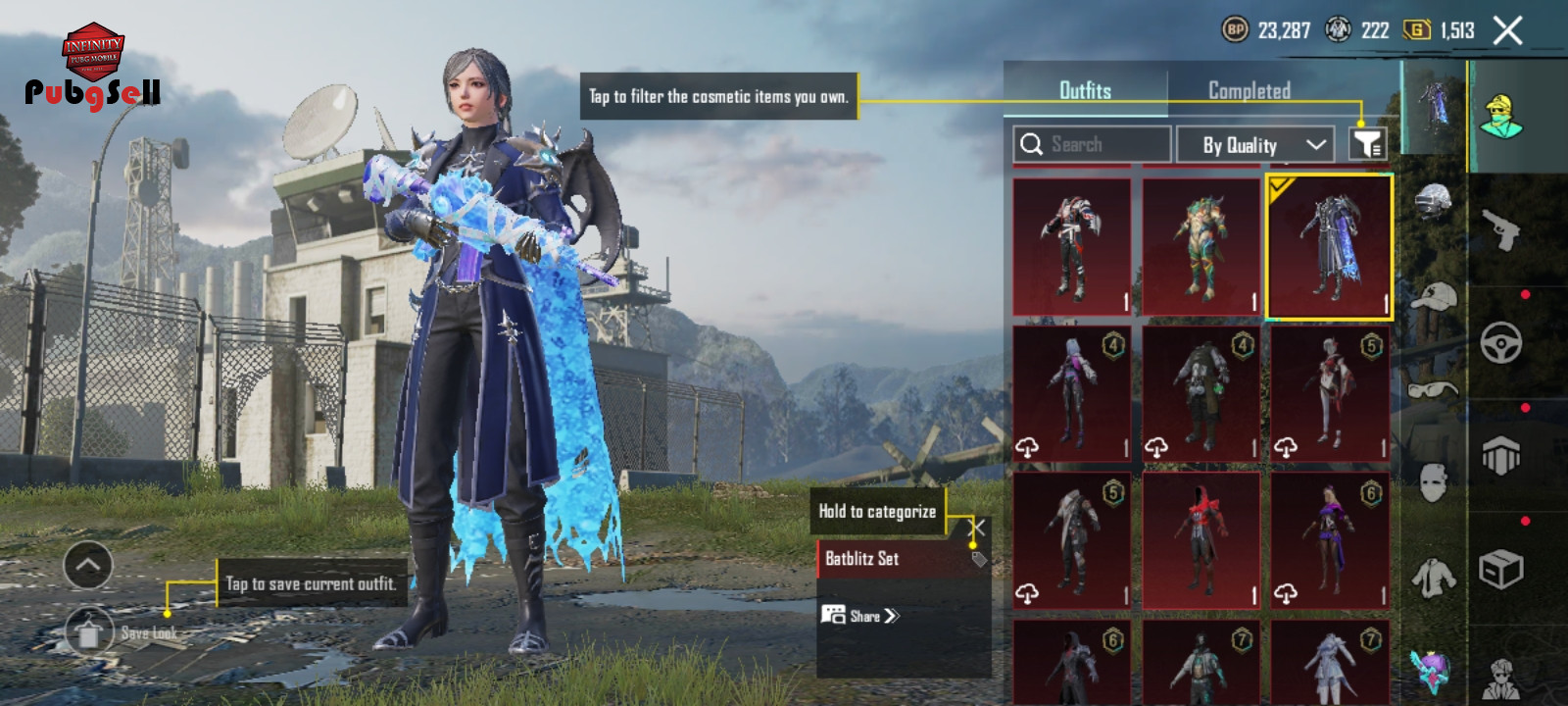Open the cardboard box crates section
Screen dimensions: 1568x706
pos(1500,569)
